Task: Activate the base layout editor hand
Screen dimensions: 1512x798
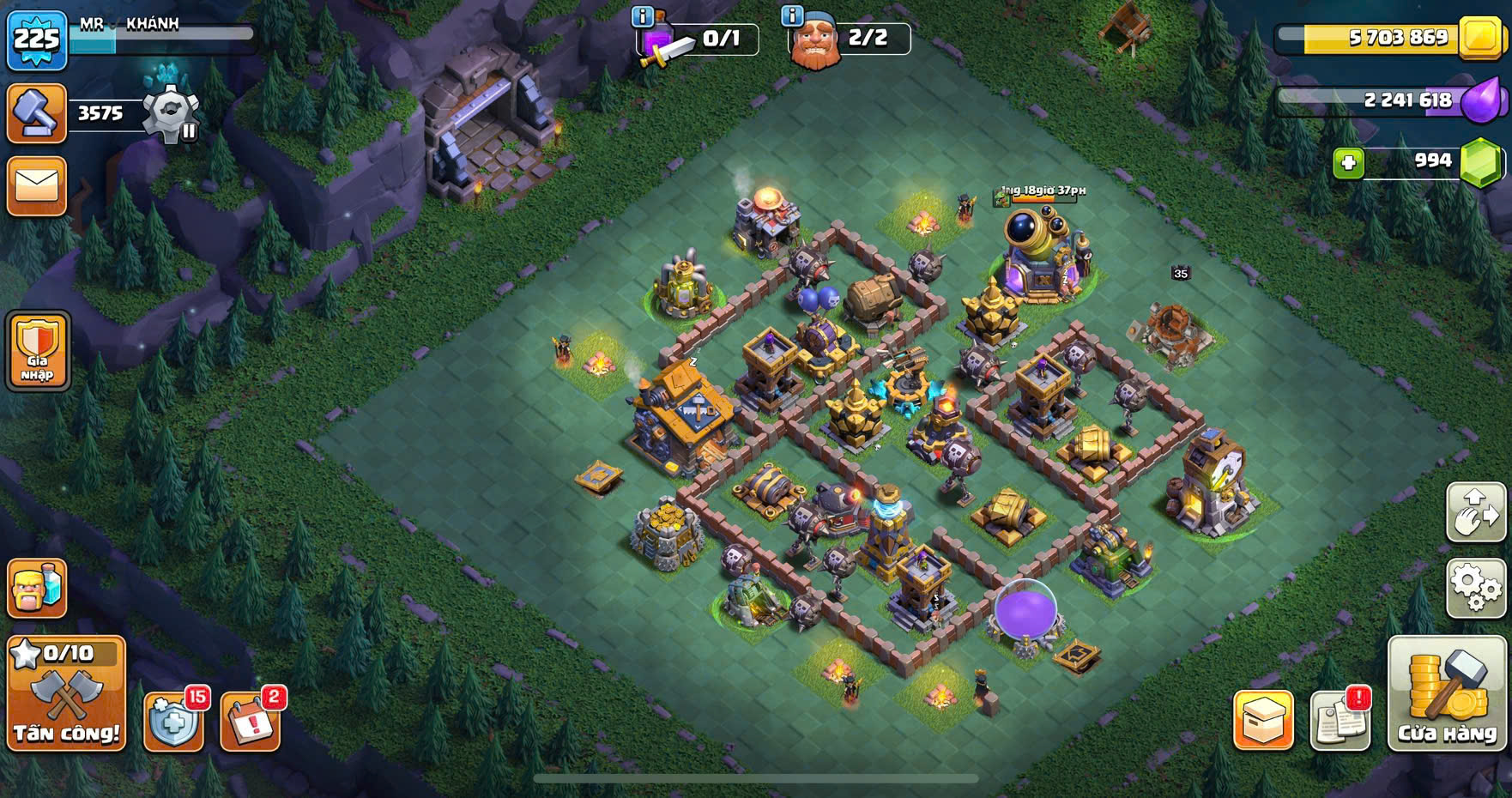Action: pyautogui.click(x=1476, y=511)
